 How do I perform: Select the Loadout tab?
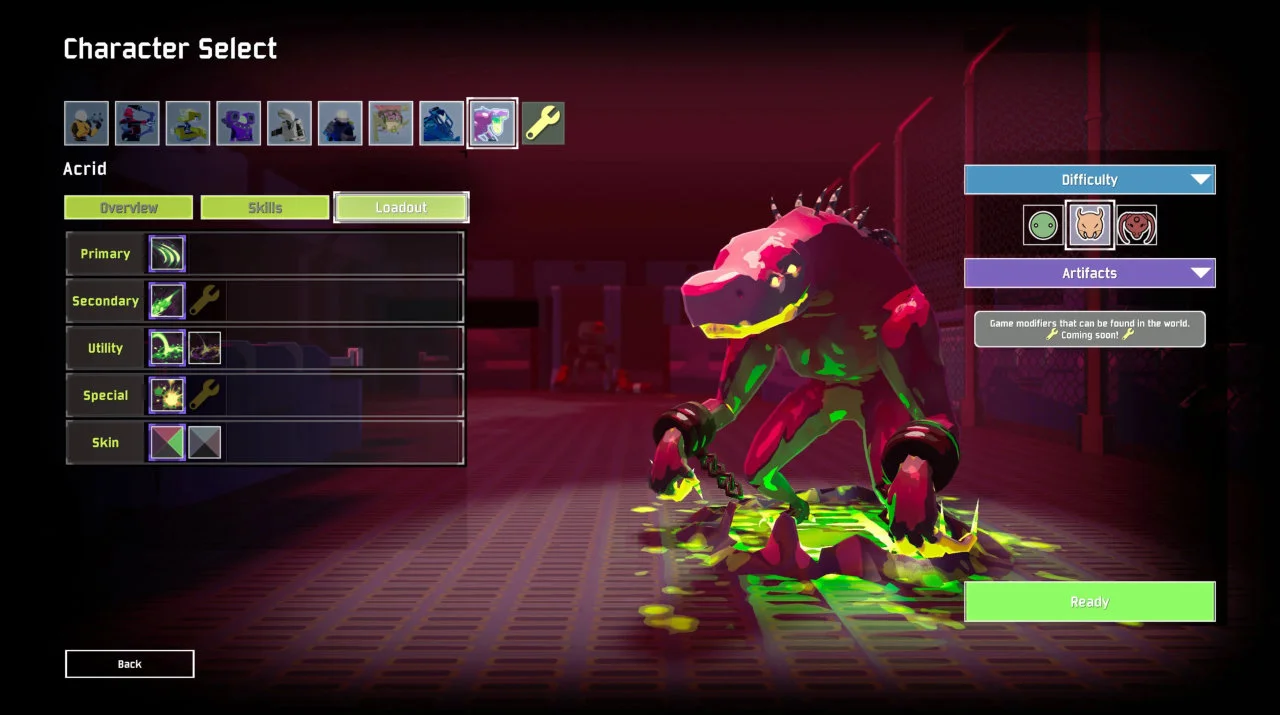401,207
